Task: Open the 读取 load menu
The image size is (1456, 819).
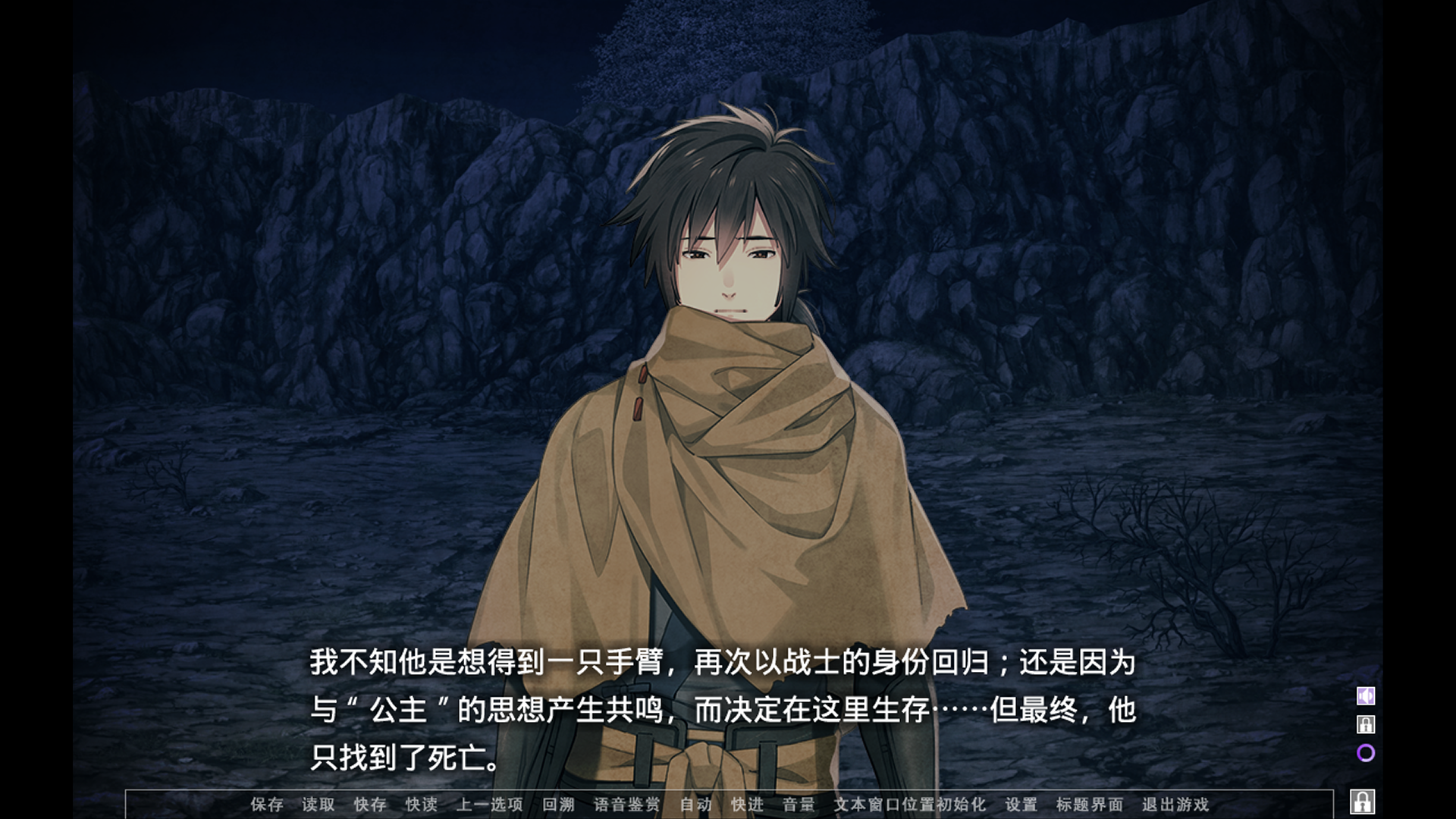Action: 318,805
